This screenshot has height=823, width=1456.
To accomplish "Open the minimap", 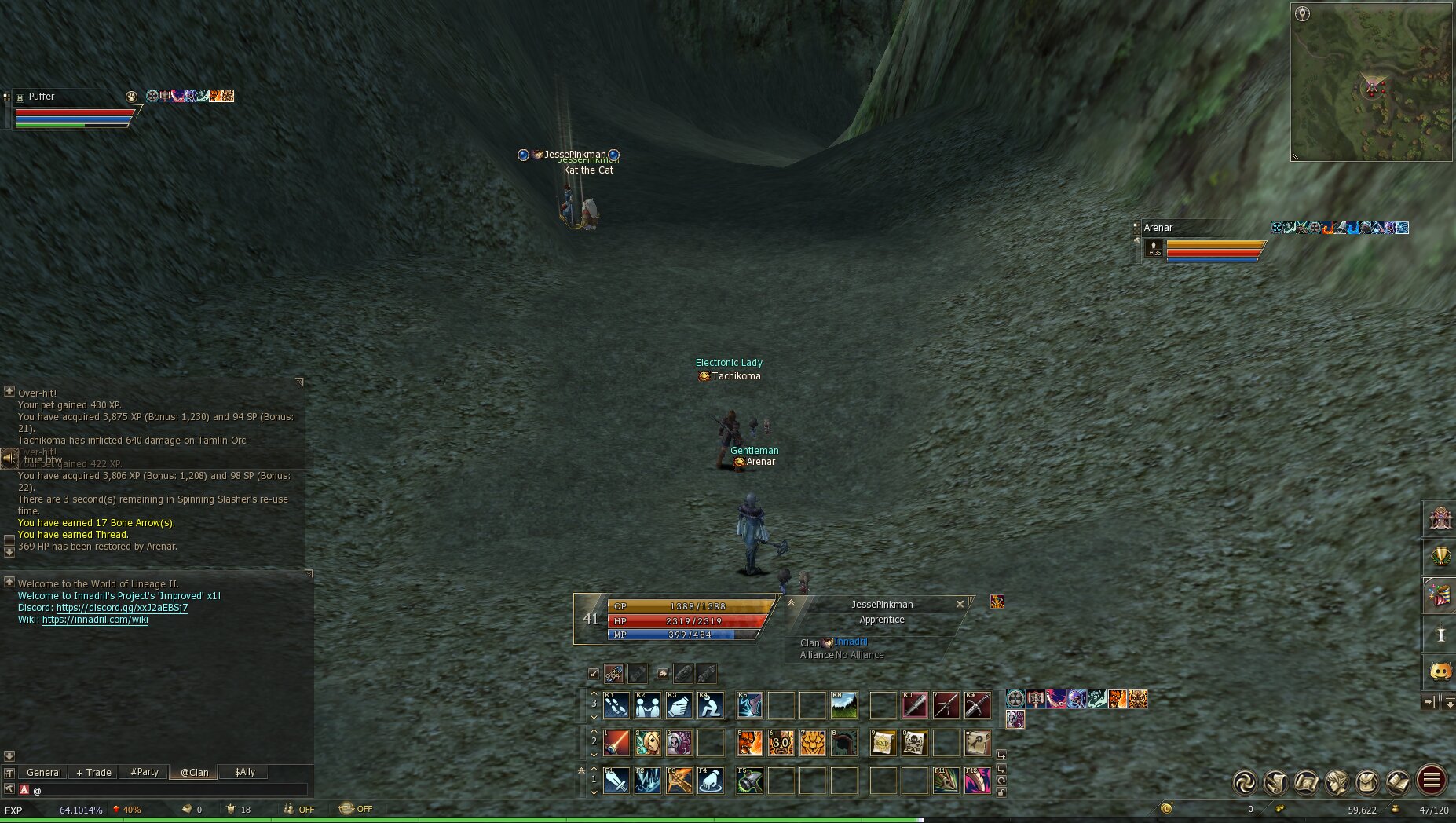I will 1371,82.
